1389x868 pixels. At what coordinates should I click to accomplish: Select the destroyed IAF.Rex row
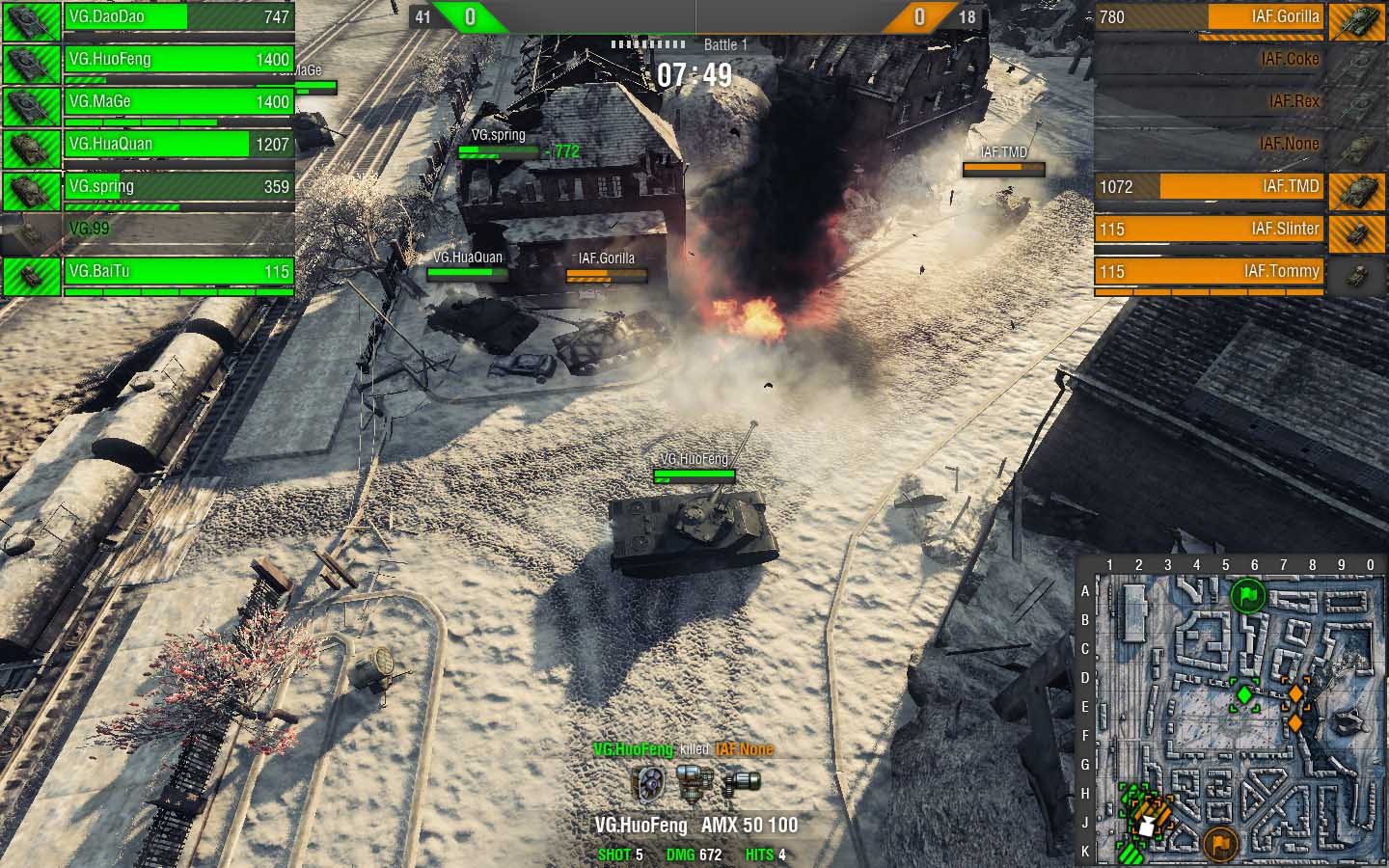click(x=1210, y=102)
